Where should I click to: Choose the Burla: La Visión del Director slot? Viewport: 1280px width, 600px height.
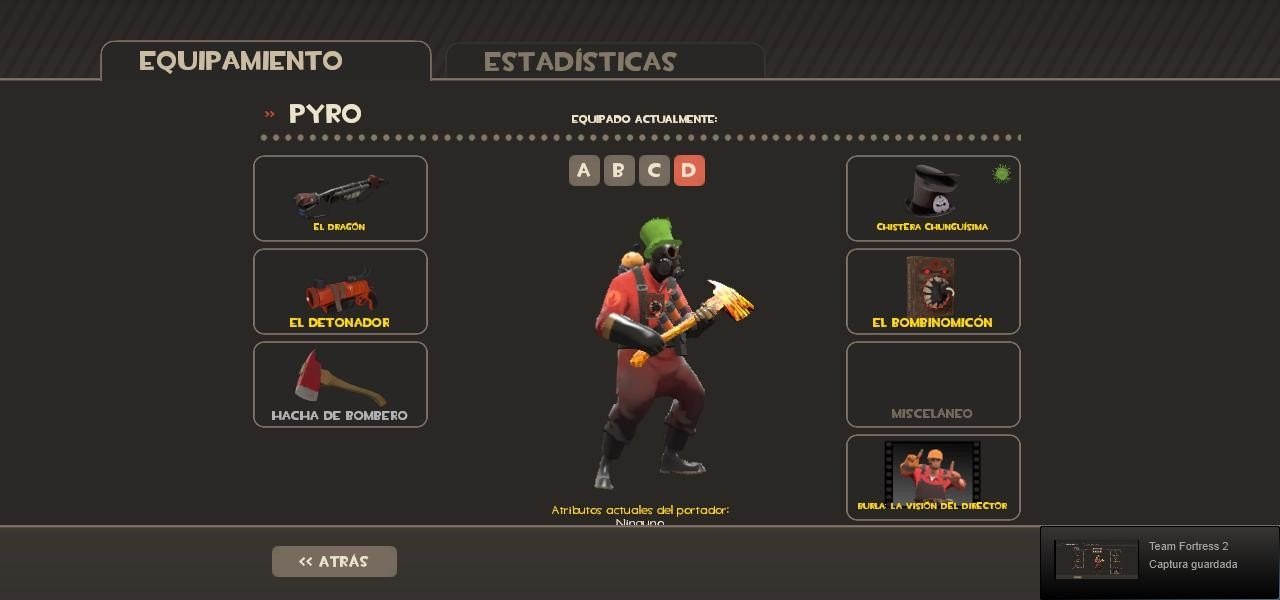933,477
